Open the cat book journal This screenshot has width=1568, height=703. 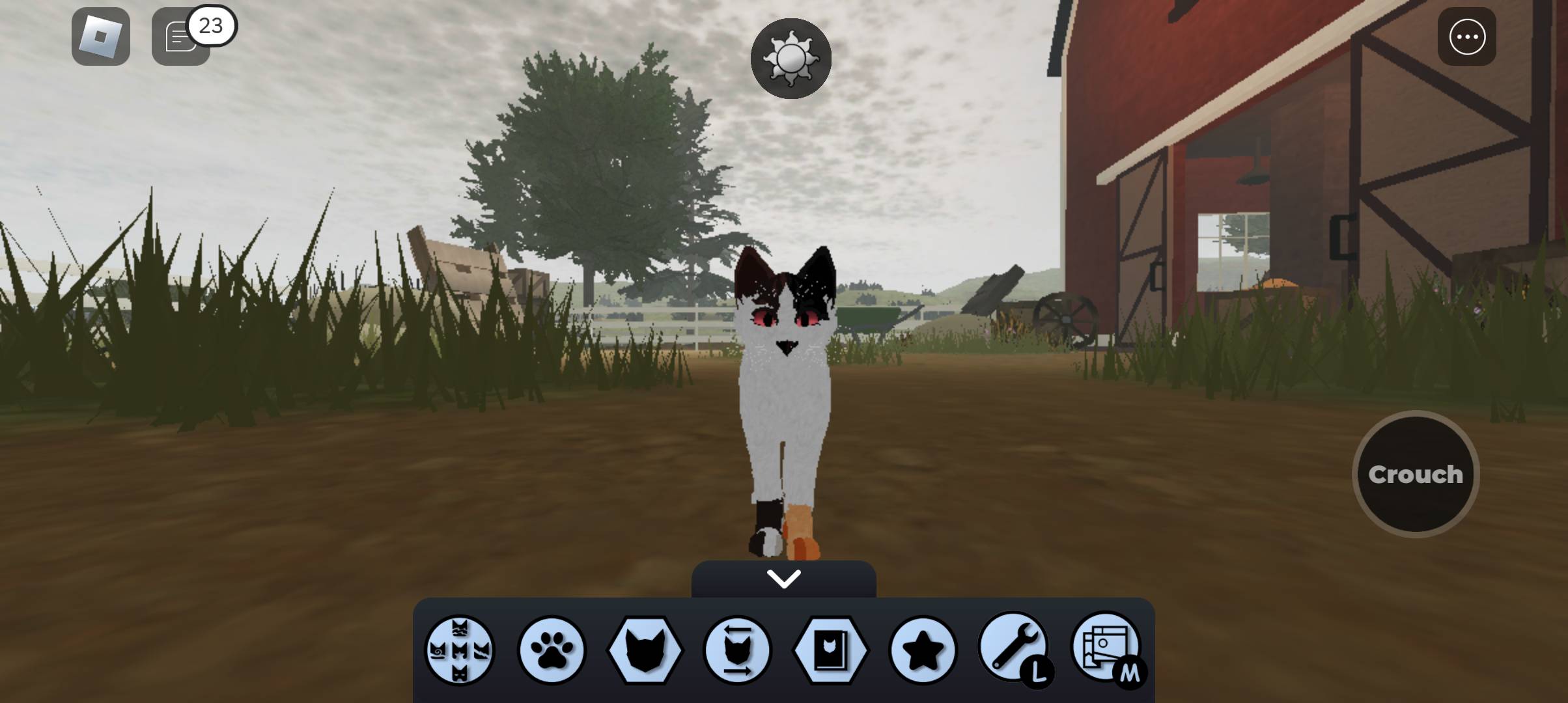pos(830,650)
